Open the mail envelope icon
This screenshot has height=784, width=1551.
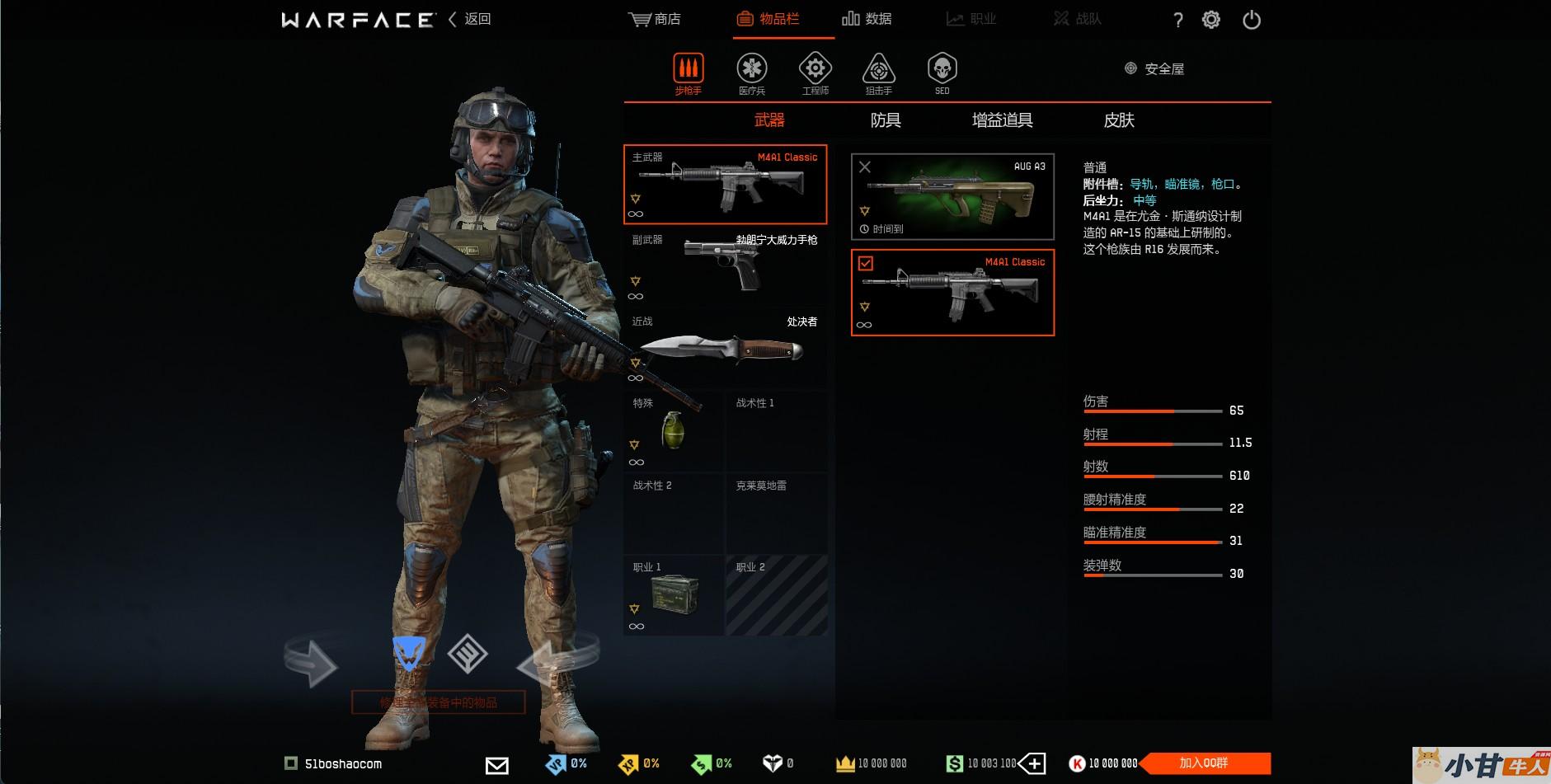point(497,765)
